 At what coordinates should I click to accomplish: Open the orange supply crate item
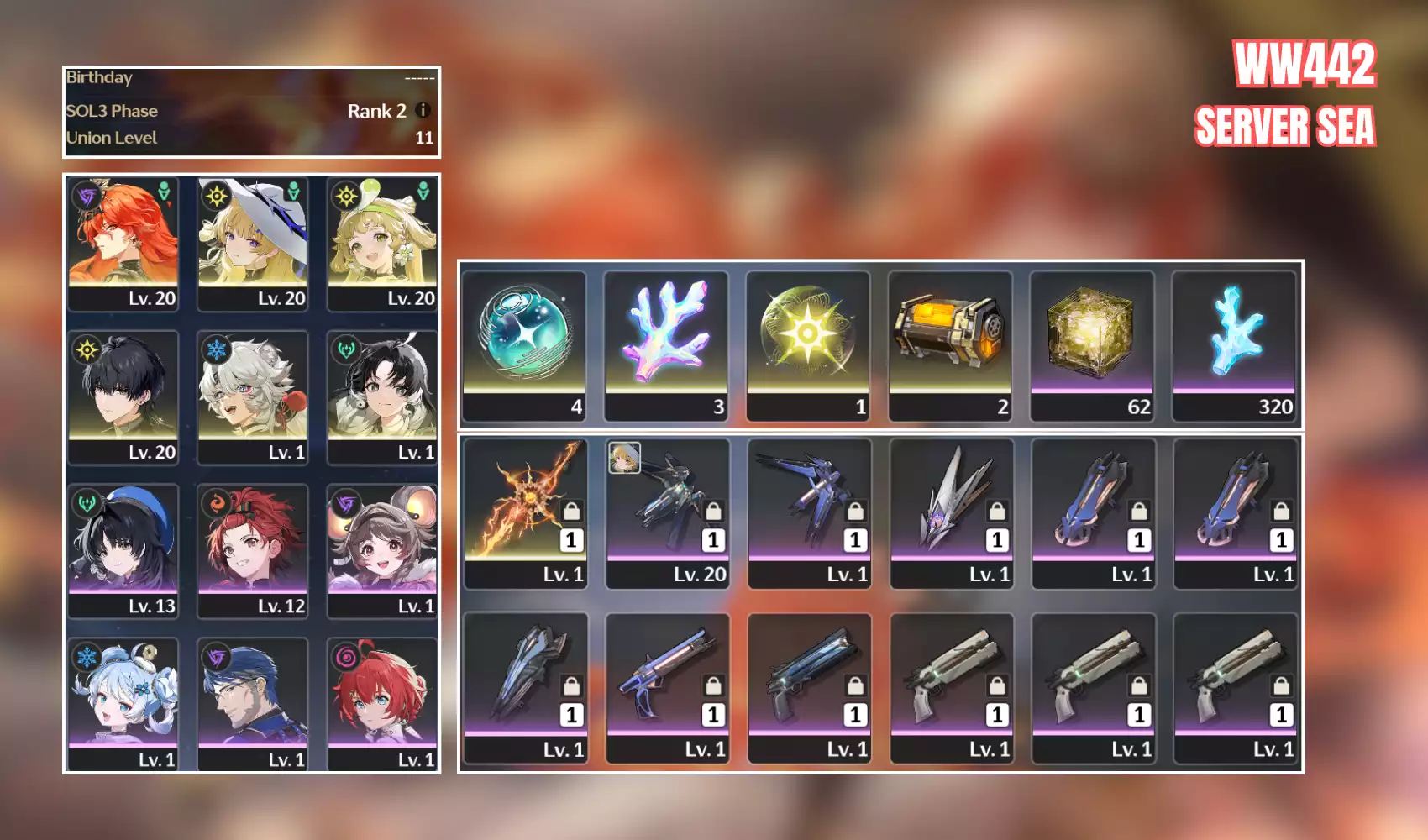(951, 344)
